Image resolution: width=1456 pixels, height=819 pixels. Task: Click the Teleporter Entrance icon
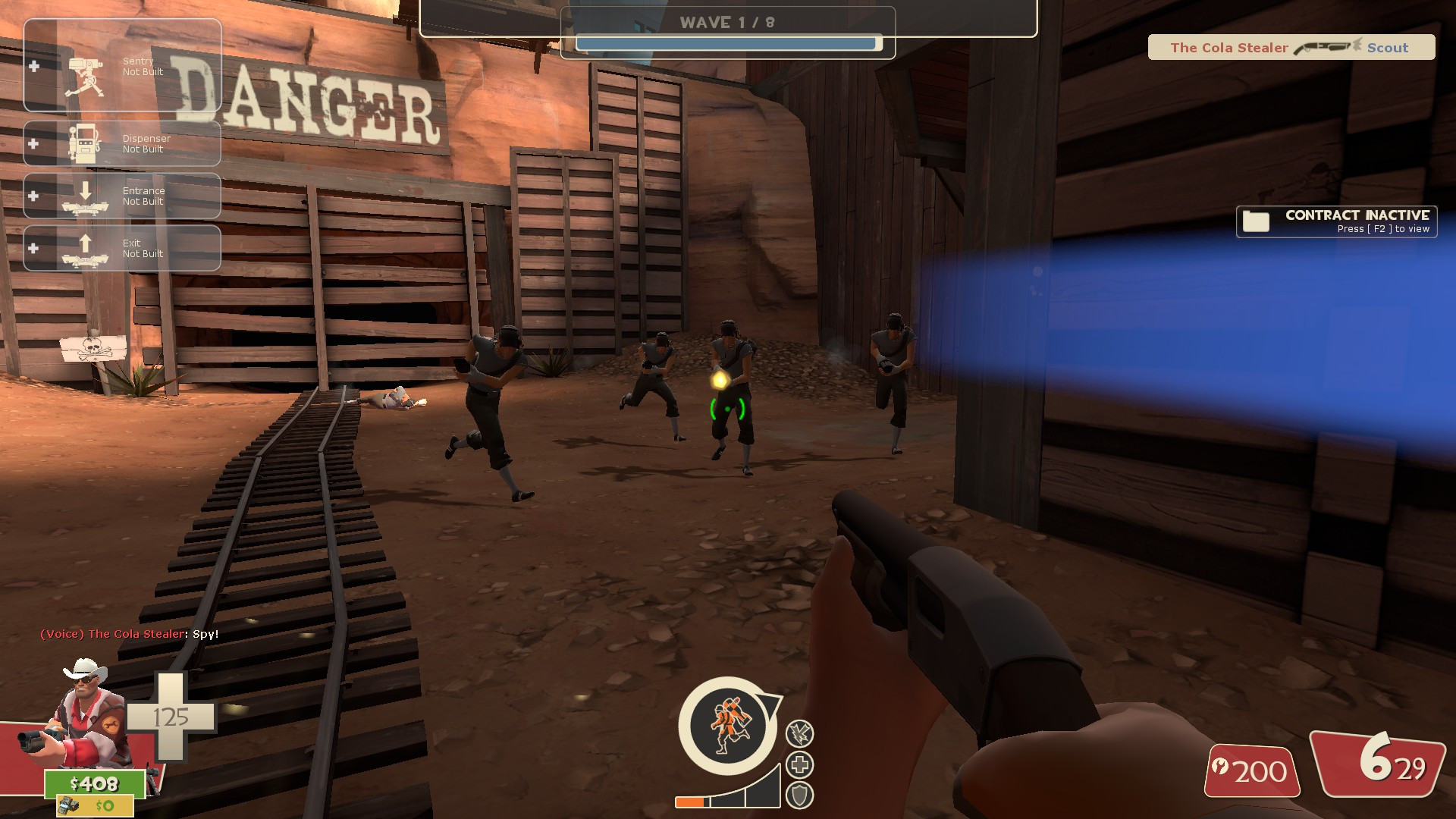(86, 196)
